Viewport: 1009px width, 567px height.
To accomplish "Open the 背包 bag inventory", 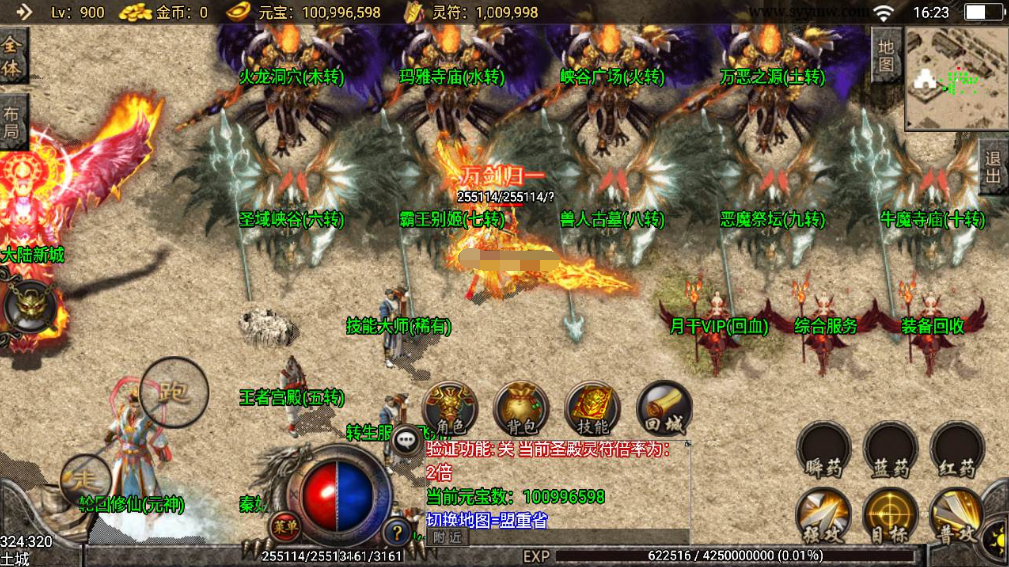I will [521, 406].
